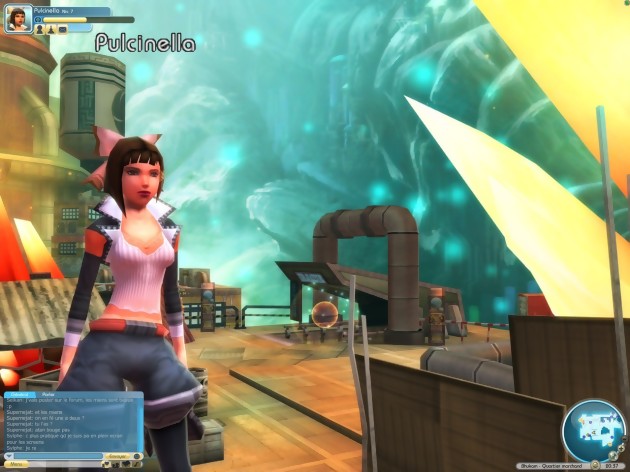Select the Général chat tab
The height and width of the screenshot is (472, 630).
pyautogui.click(x=20, y=395)
